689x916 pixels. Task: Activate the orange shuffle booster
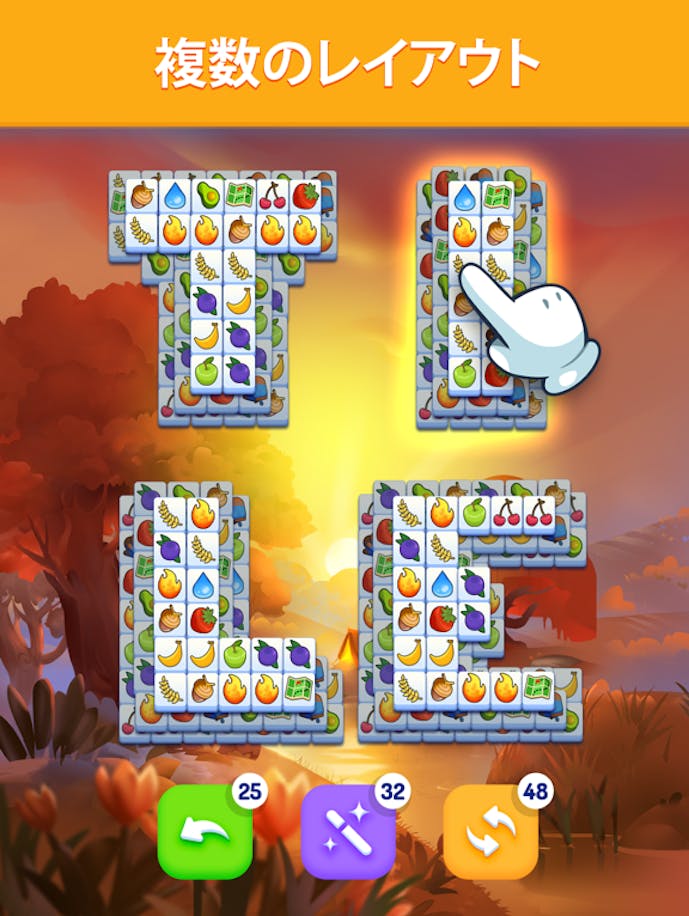click(x=491, y=831)
